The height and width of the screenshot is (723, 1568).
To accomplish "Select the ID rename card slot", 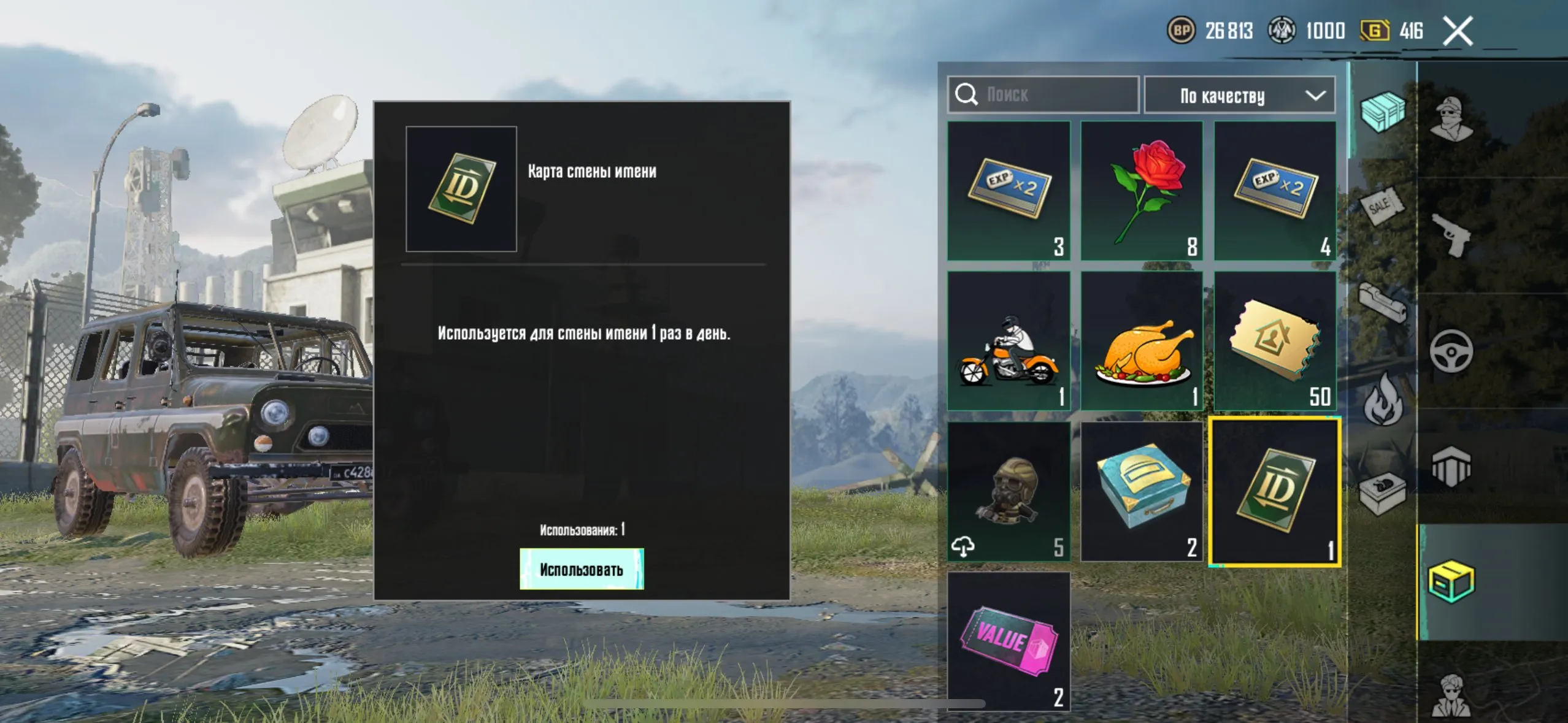I will [x=1275, y=491].
